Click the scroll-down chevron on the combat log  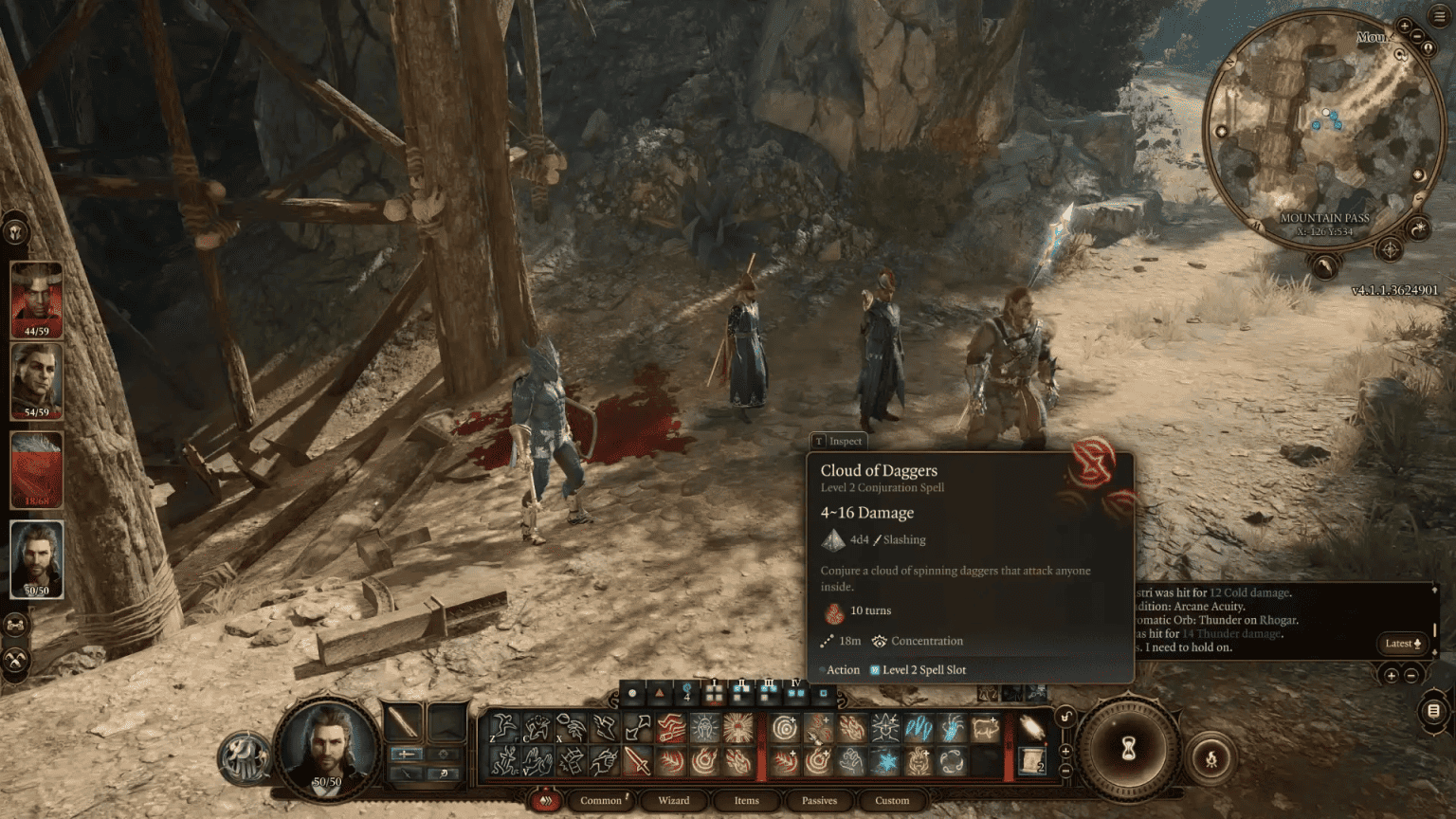point(1434,652)
